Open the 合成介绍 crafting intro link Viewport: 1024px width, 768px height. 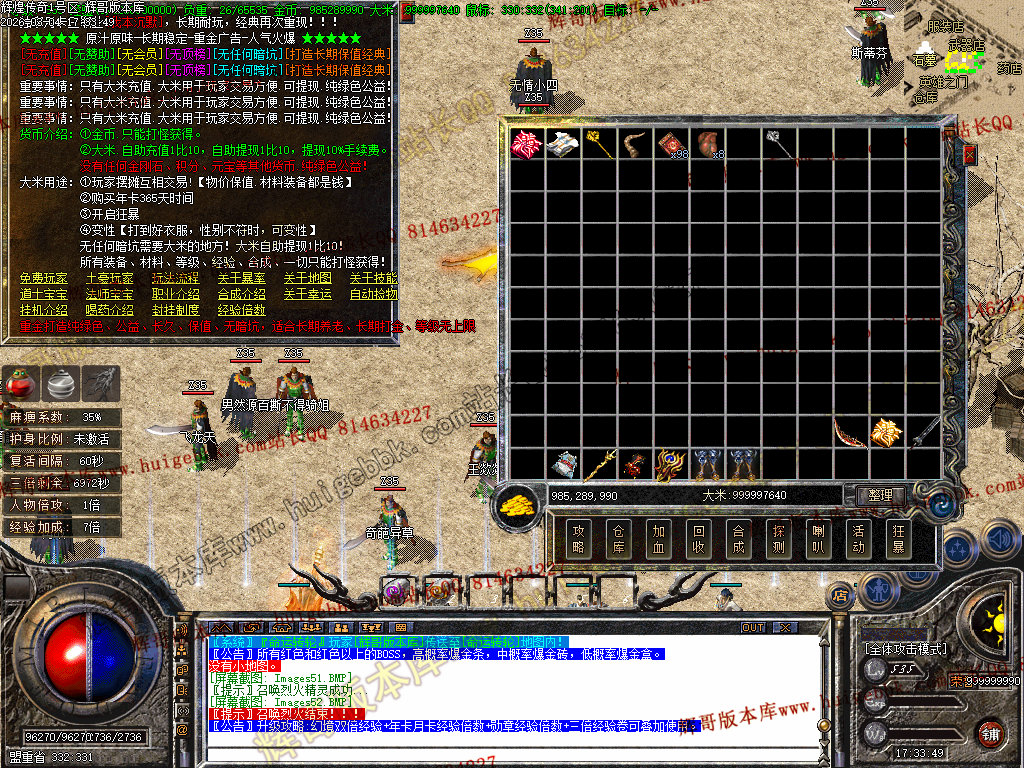pos(241,294)
